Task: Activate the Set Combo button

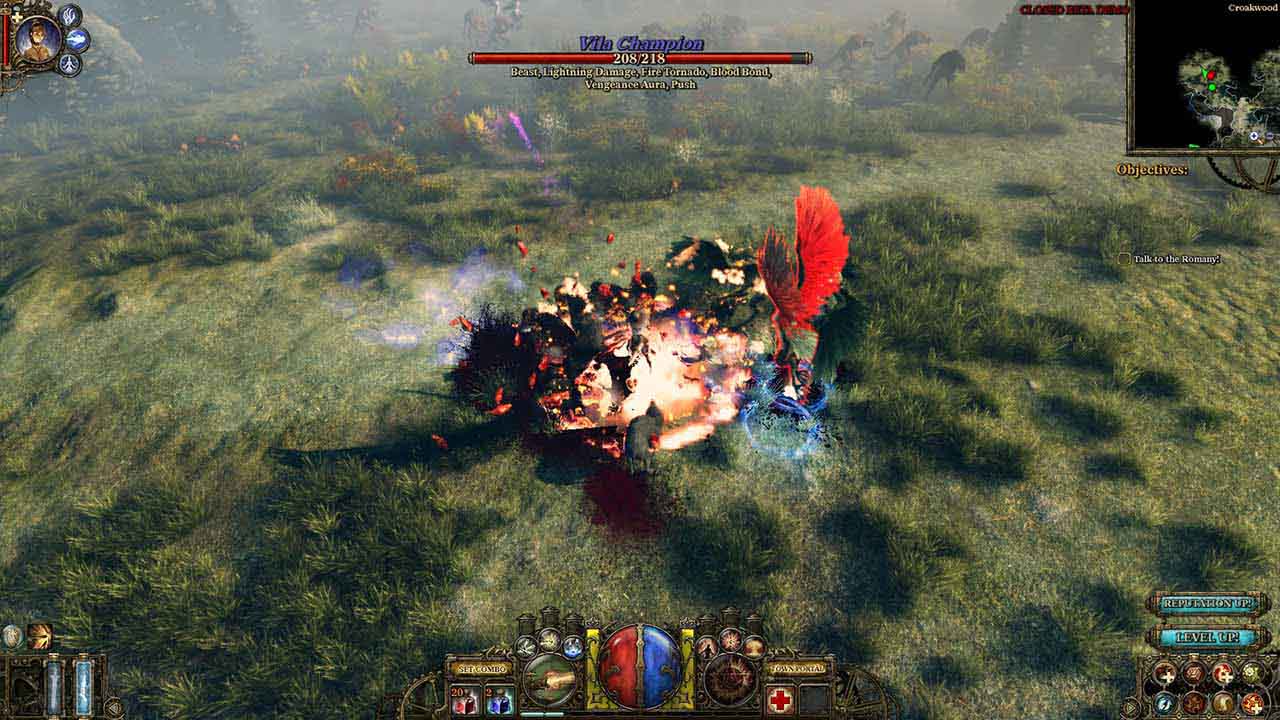Action: click(x=481, y=668)
